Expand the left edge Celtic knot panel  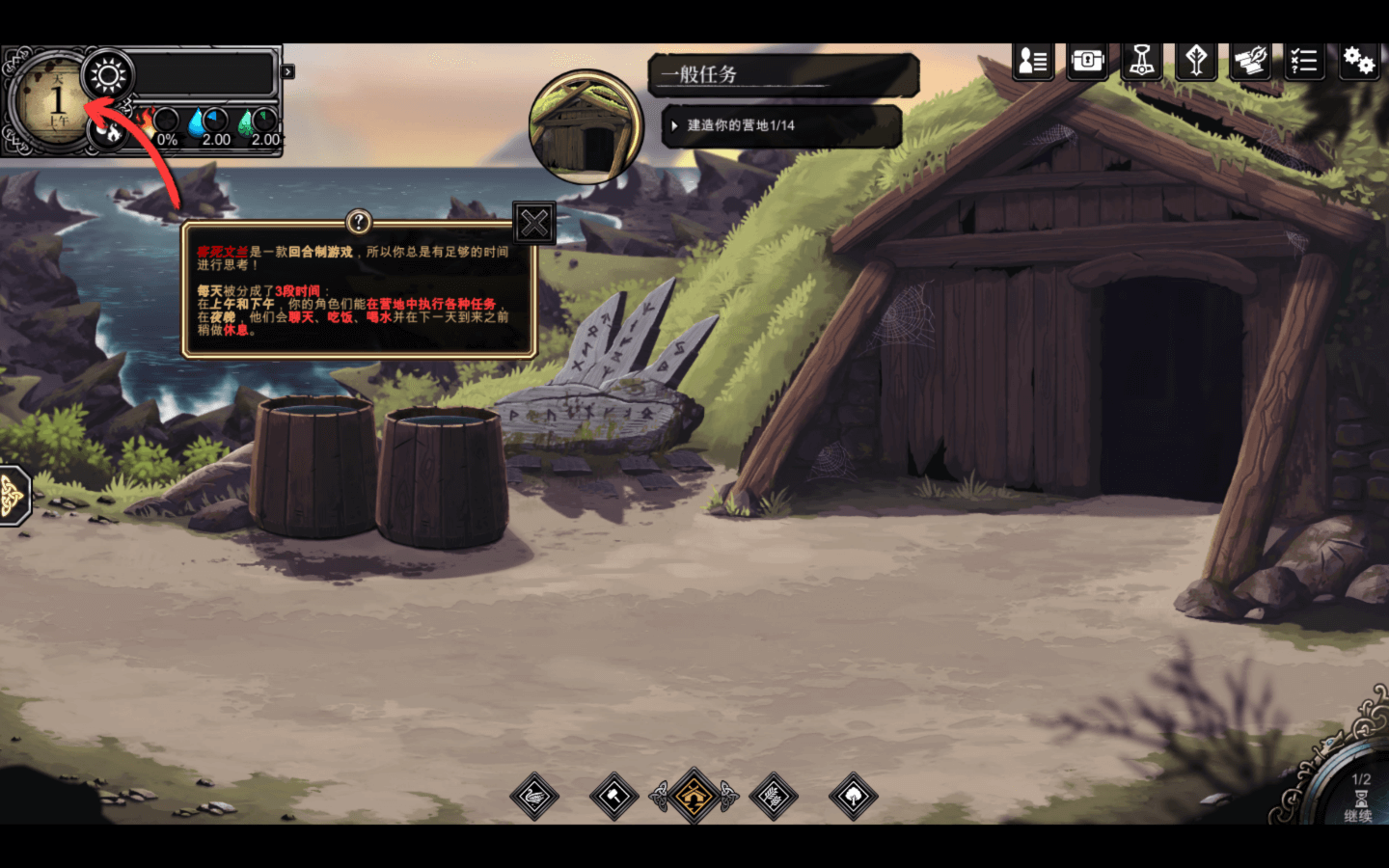[x=12, y=496]
